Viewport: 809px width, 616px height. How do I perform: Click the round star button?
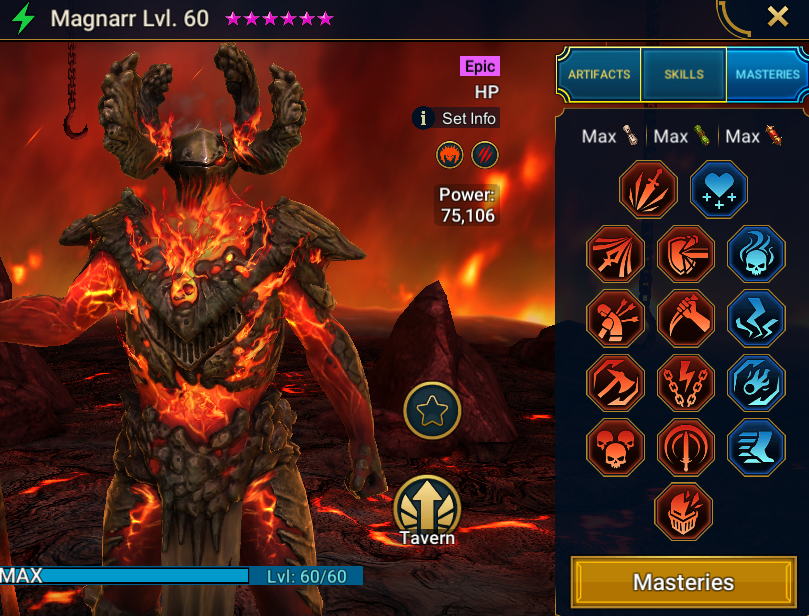point(432,410)
